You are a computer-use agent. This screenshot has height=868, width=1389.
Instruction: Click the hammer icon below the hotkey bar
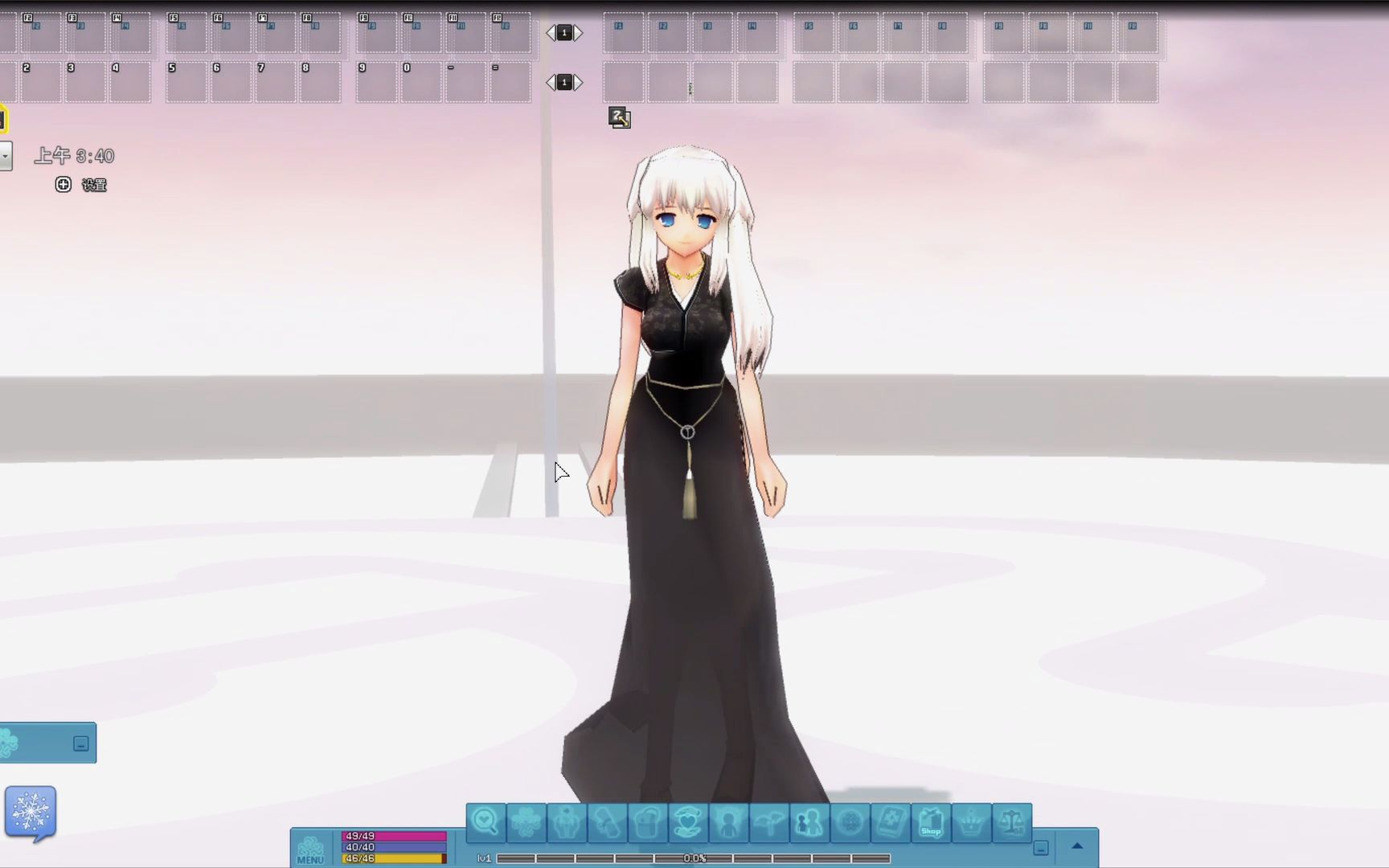(619, 118)
